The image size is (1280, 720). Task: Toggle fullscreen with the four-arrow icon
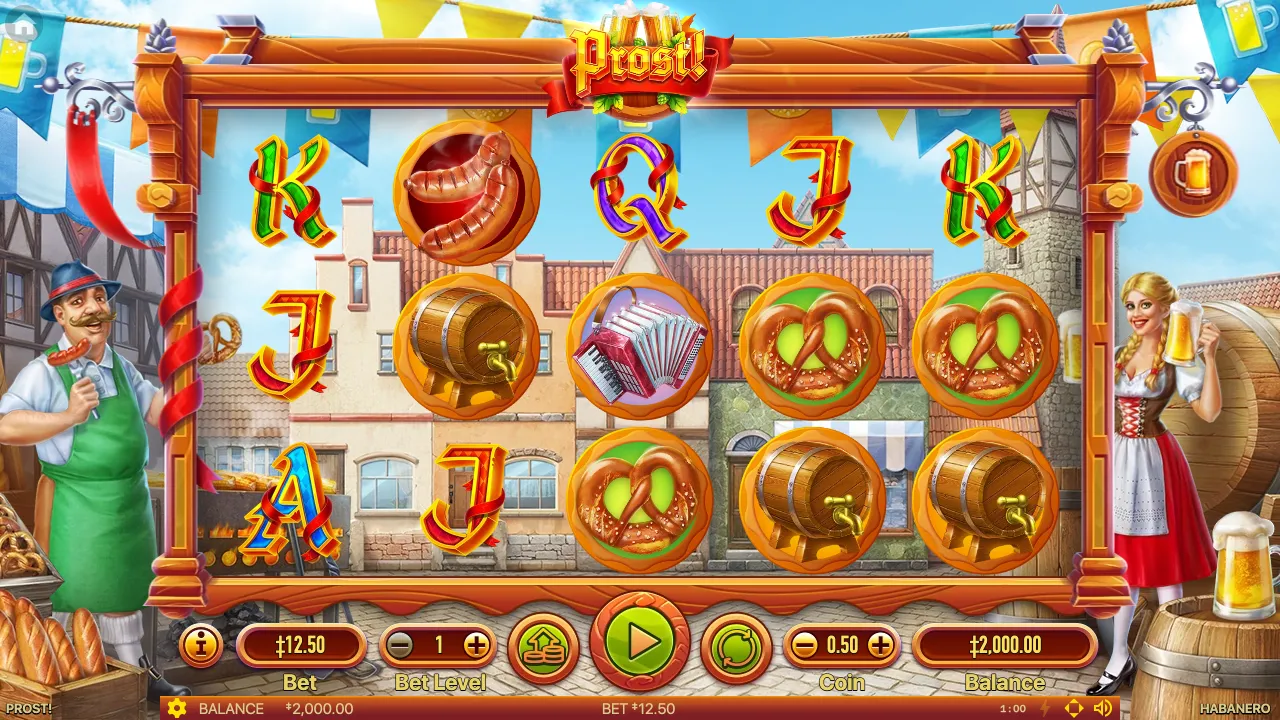coord(1074,709)
